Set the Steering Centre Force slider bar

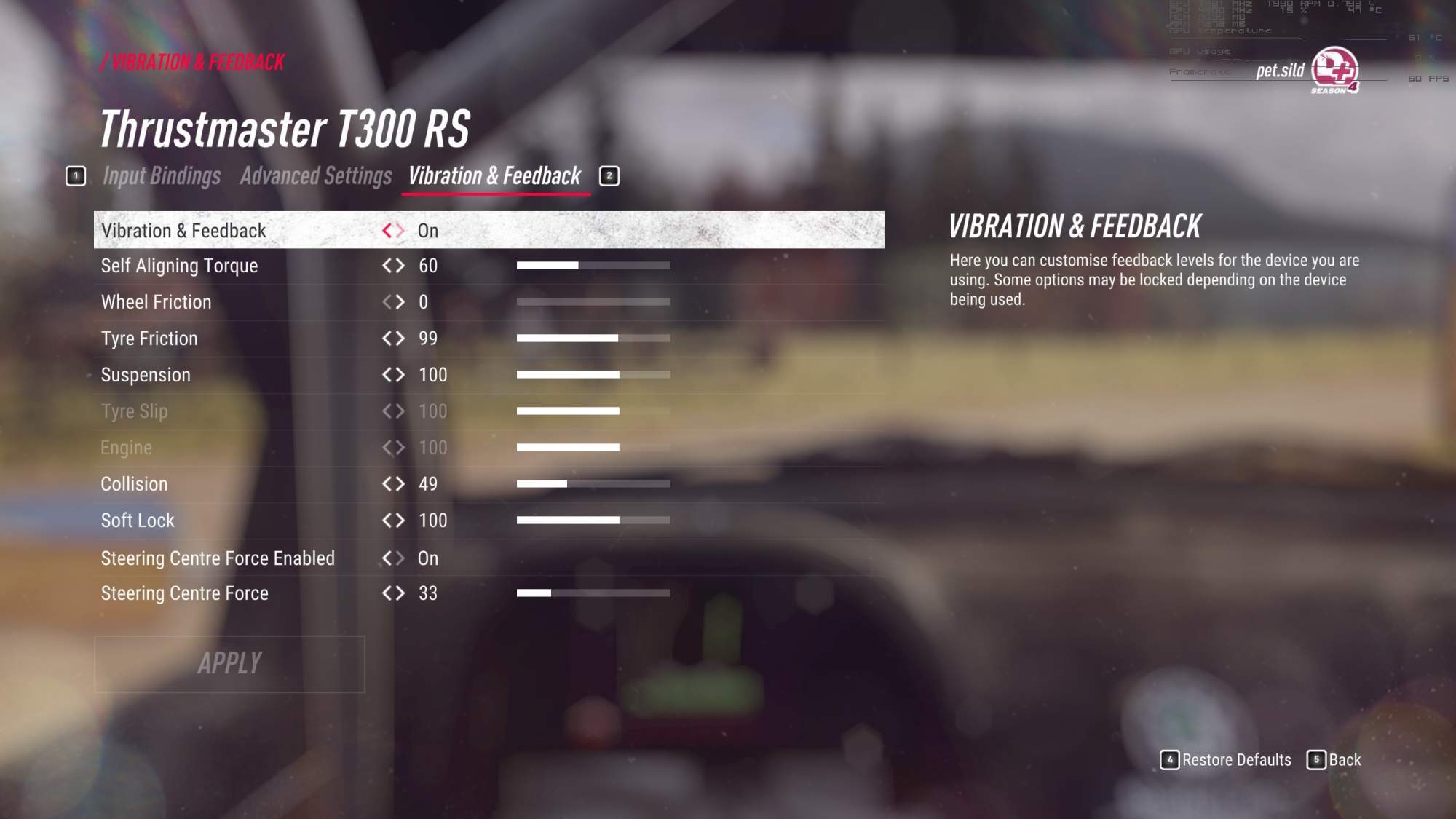click(593, 593)
